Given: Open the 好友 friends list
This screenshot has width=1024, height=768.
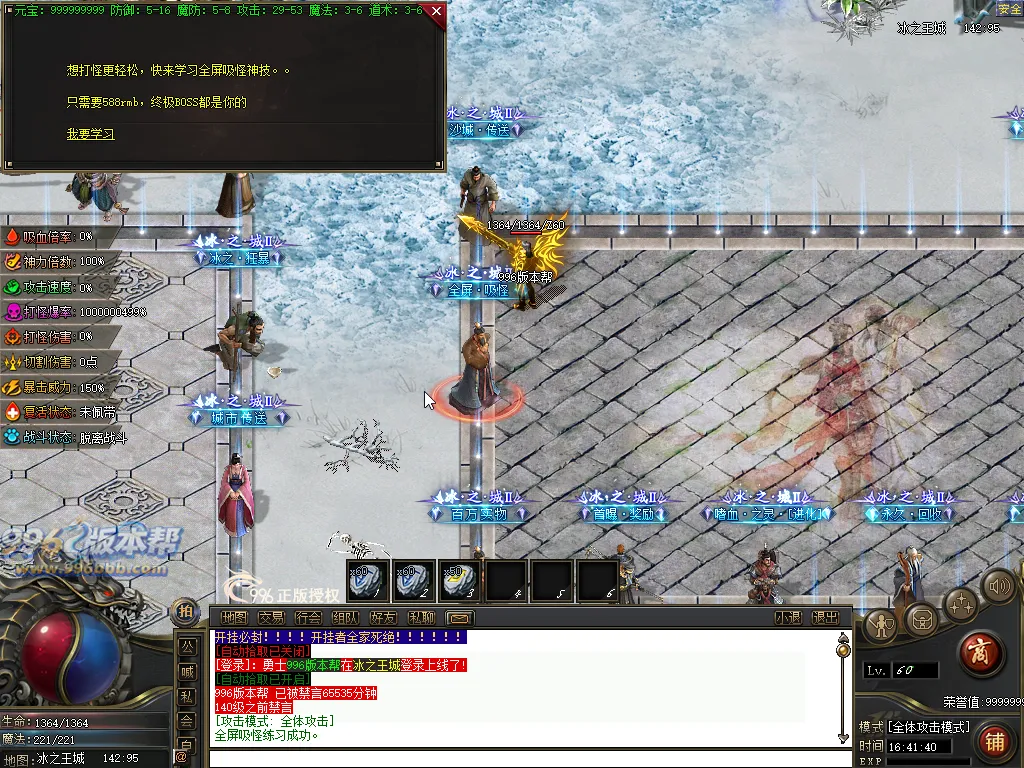Looking at the screenshot, I should coord(383,618).
